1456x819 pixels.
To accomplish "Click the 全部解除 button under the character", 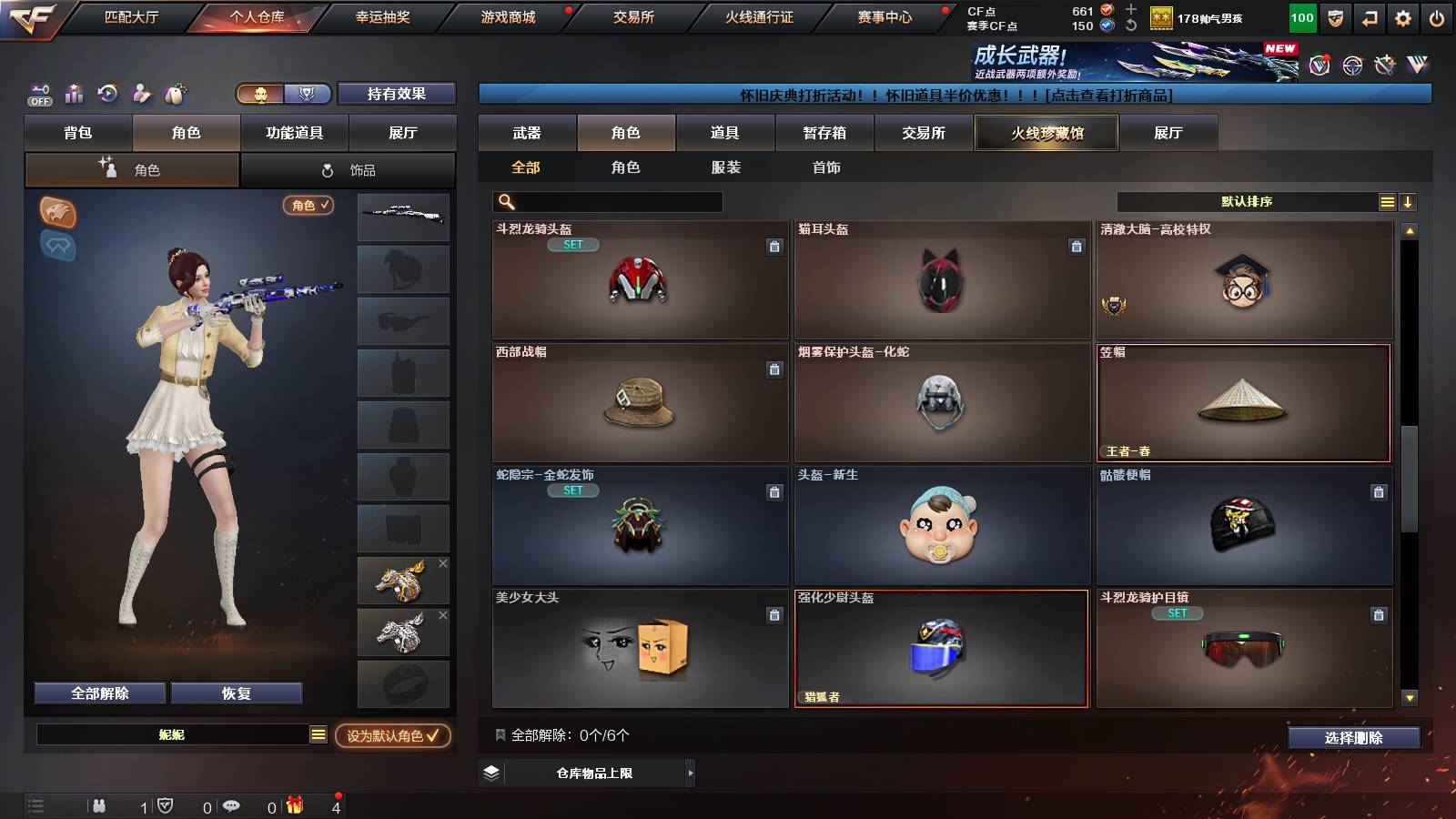I will pos(99,693).
